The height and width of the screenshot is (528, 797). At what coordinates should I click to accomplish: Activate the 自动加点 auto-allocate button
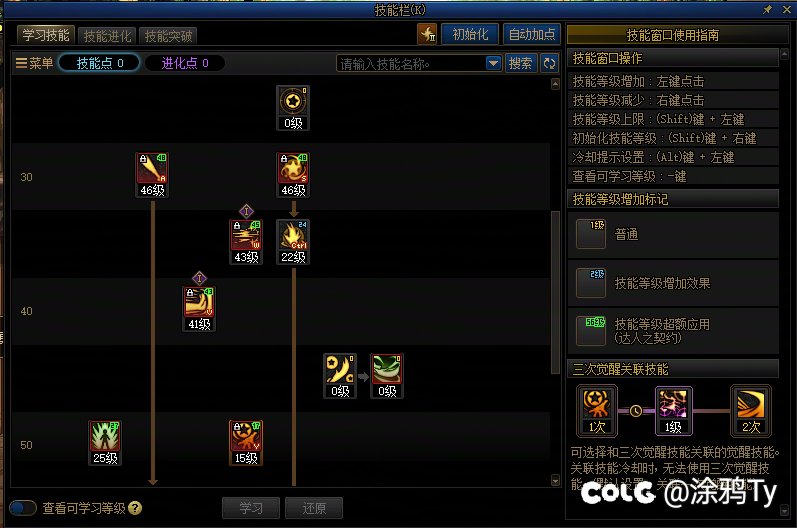click(x=532, y=34)
